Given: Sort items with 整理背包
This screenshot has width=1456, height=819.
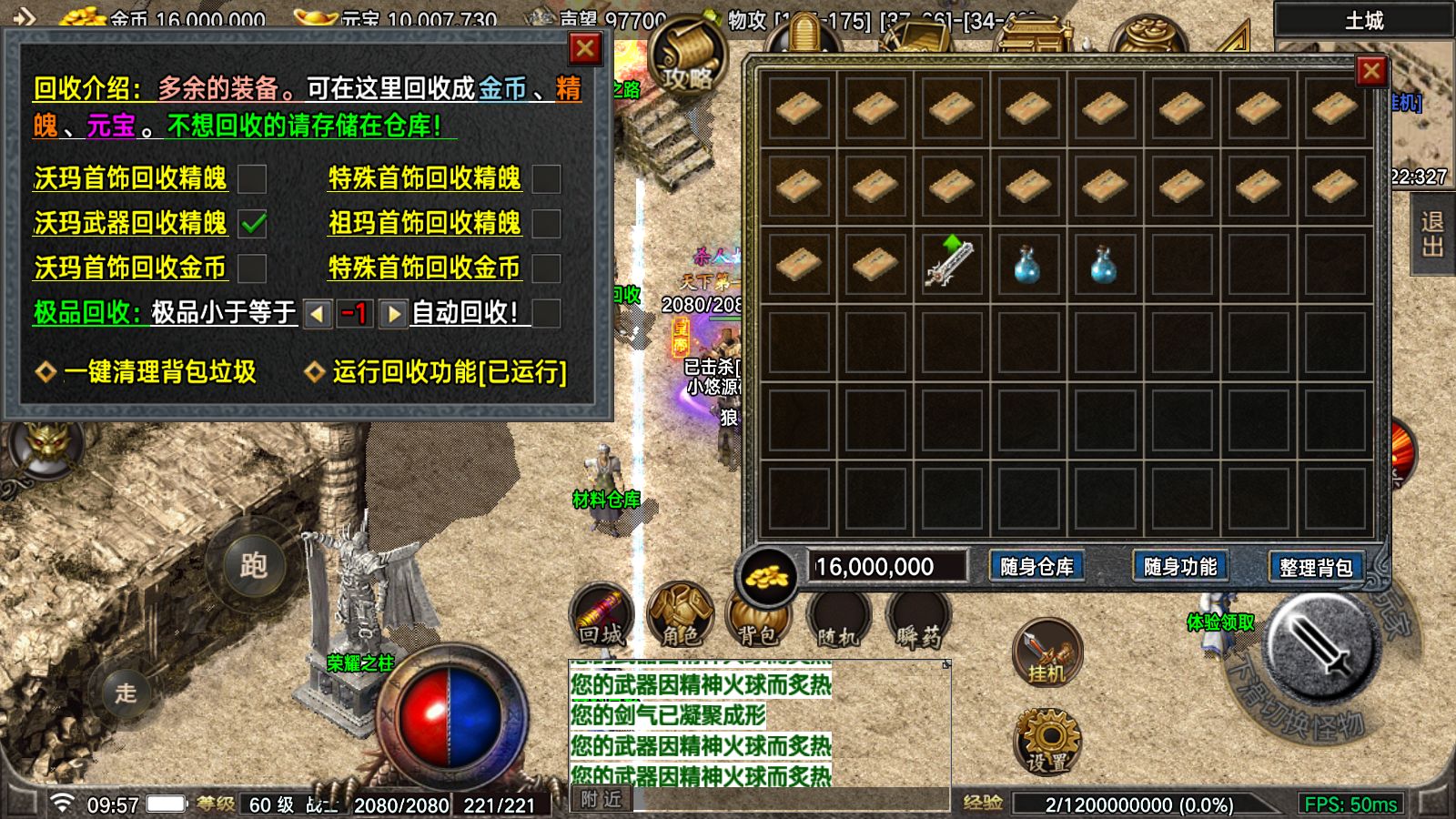Looking at the screenshot, I should click(x=1316, y=567).
